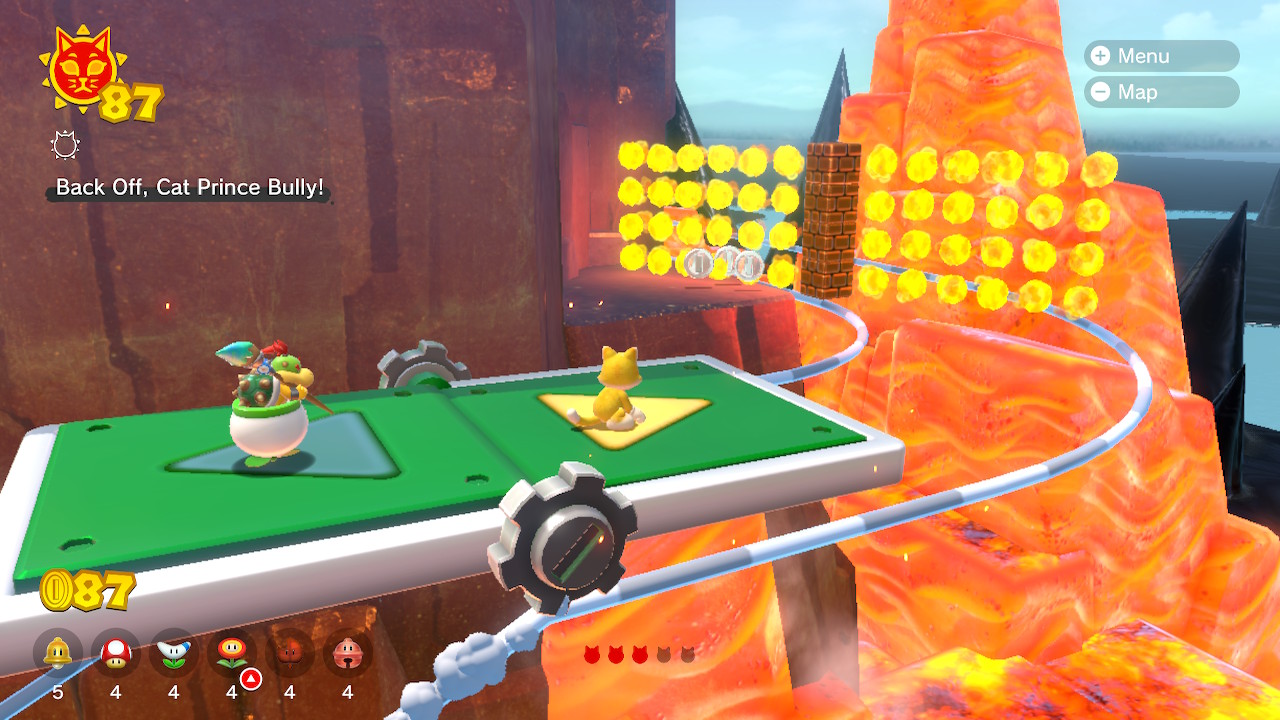This screenshot has height=720, width=1280.
Task: Choose the Lucky Bell item
Action: tap(348, 654)
